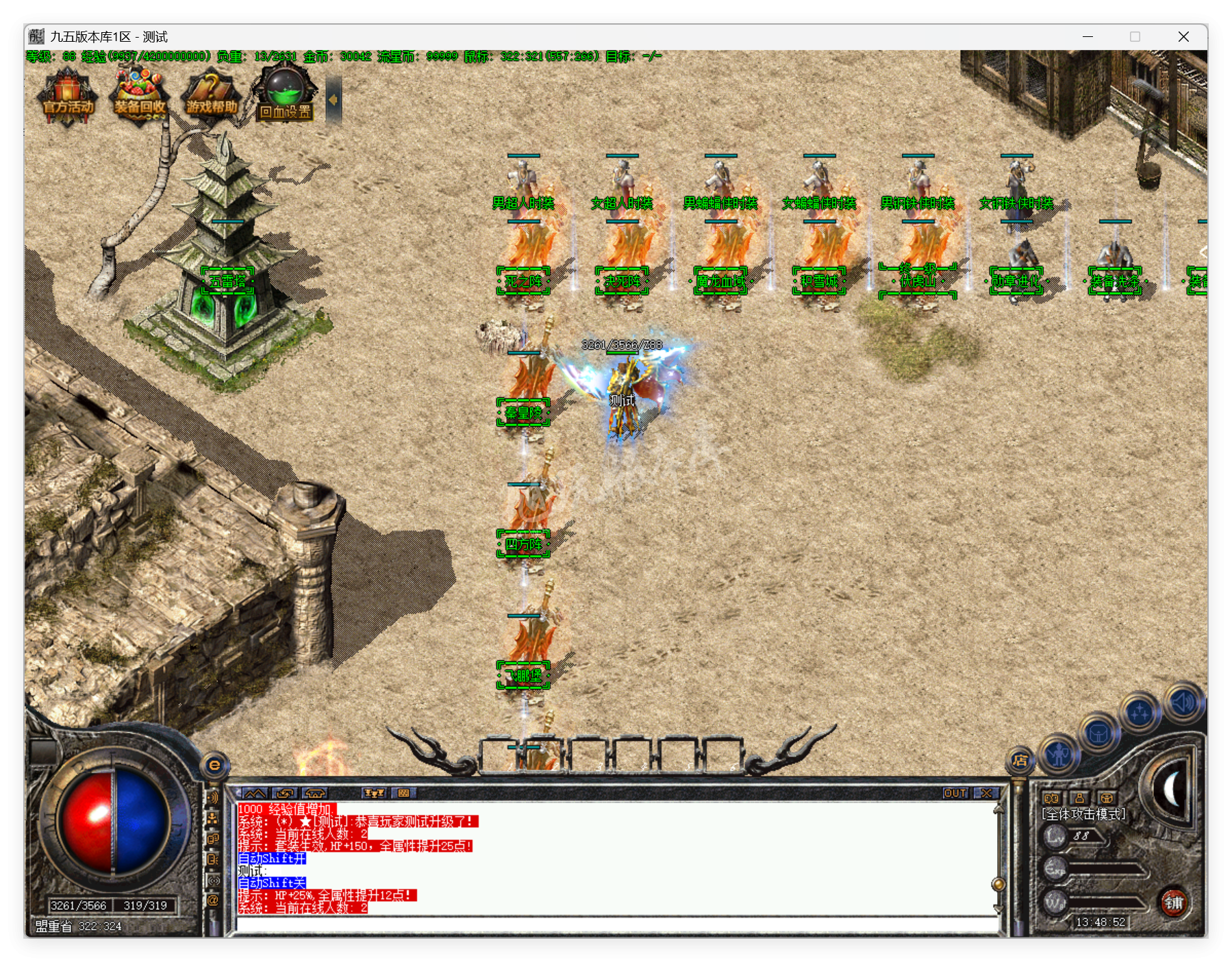Switch the 全体攻击模式 attack mode label
This screenshot has width=1232, height=962.
tap(1083, 814)
